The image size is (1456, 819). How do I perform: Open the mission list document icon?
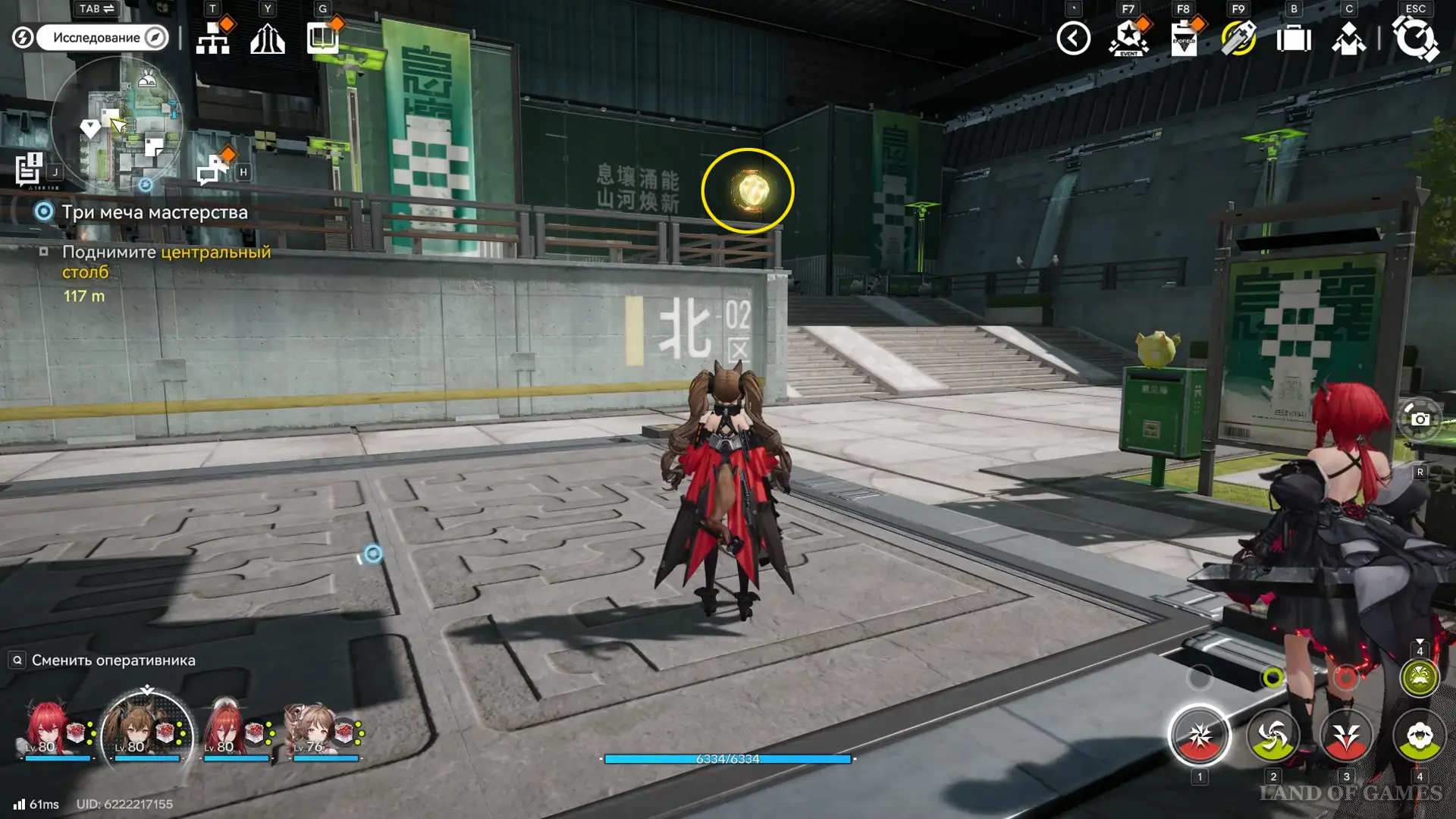point(30,168)
